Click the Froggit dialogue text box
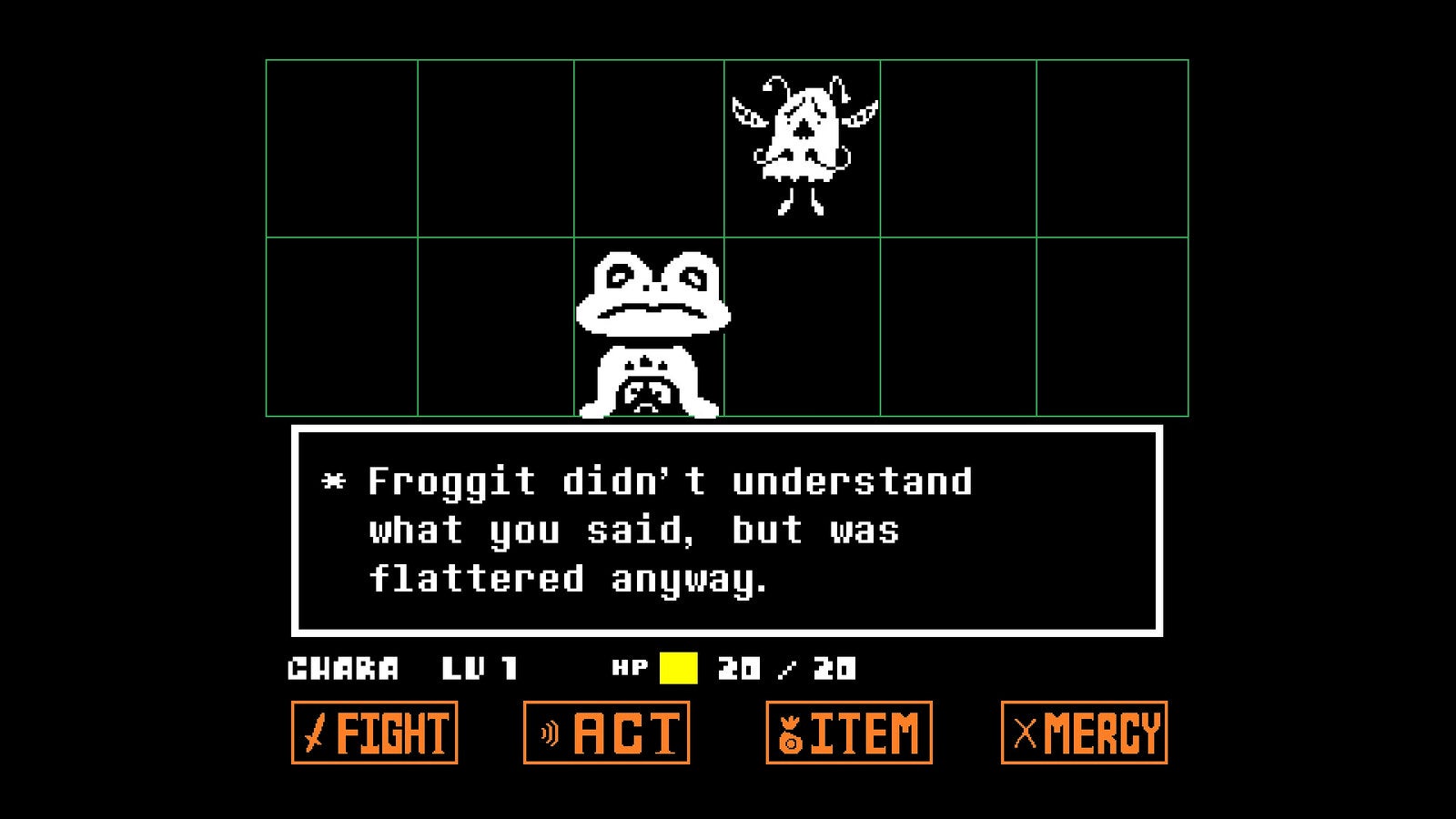The image size is (1456, 819). coord(728,528)
